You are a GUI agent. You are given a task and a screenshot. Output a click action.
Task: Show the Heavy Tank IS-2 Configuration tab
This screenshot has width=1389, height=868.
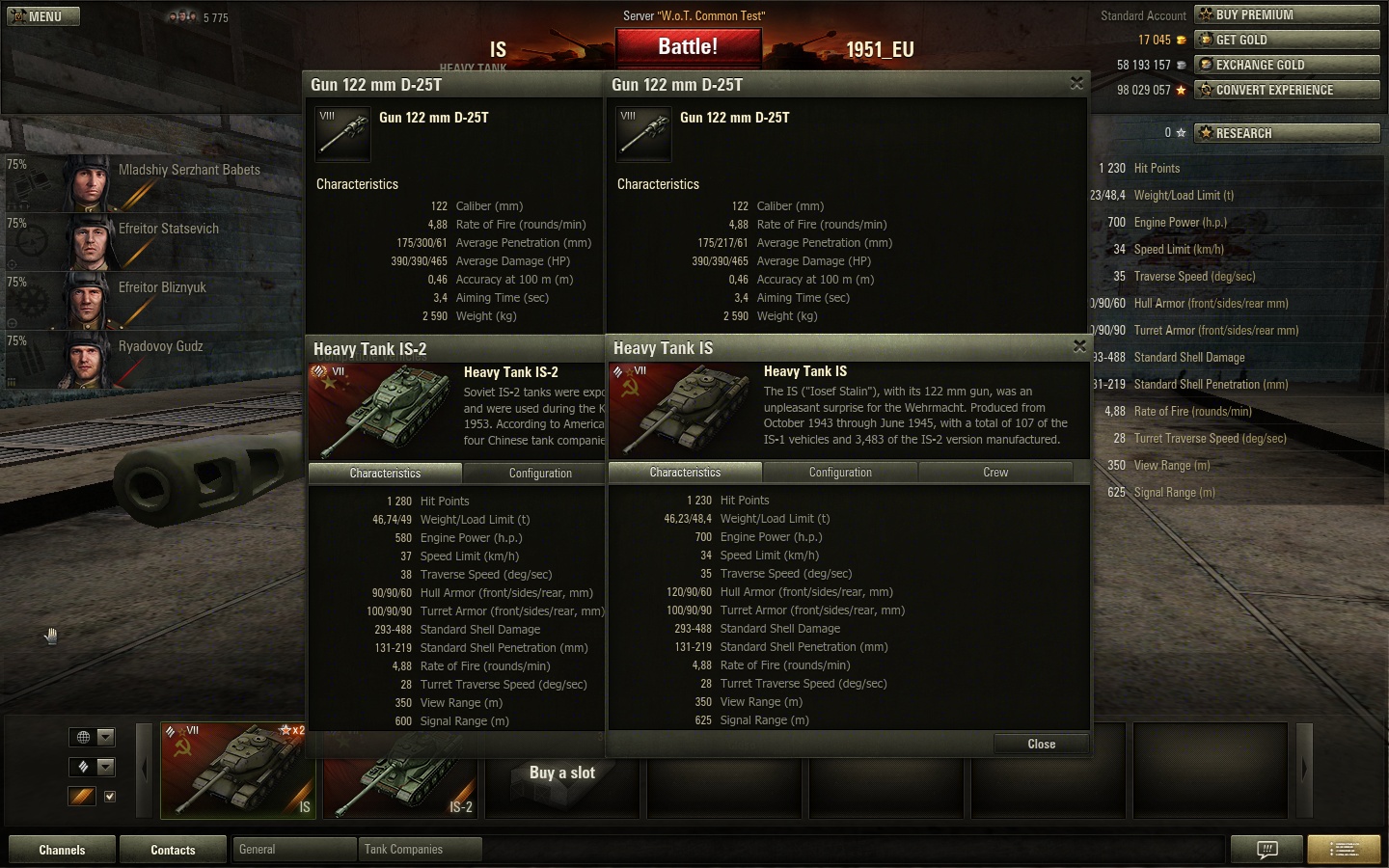[540, 474]
